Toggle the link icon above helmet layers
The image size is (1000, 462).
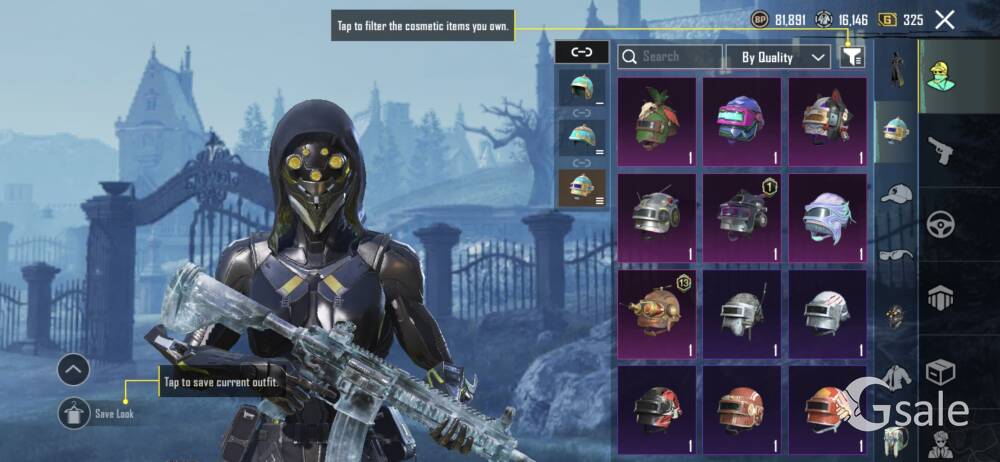coord(581,52)
